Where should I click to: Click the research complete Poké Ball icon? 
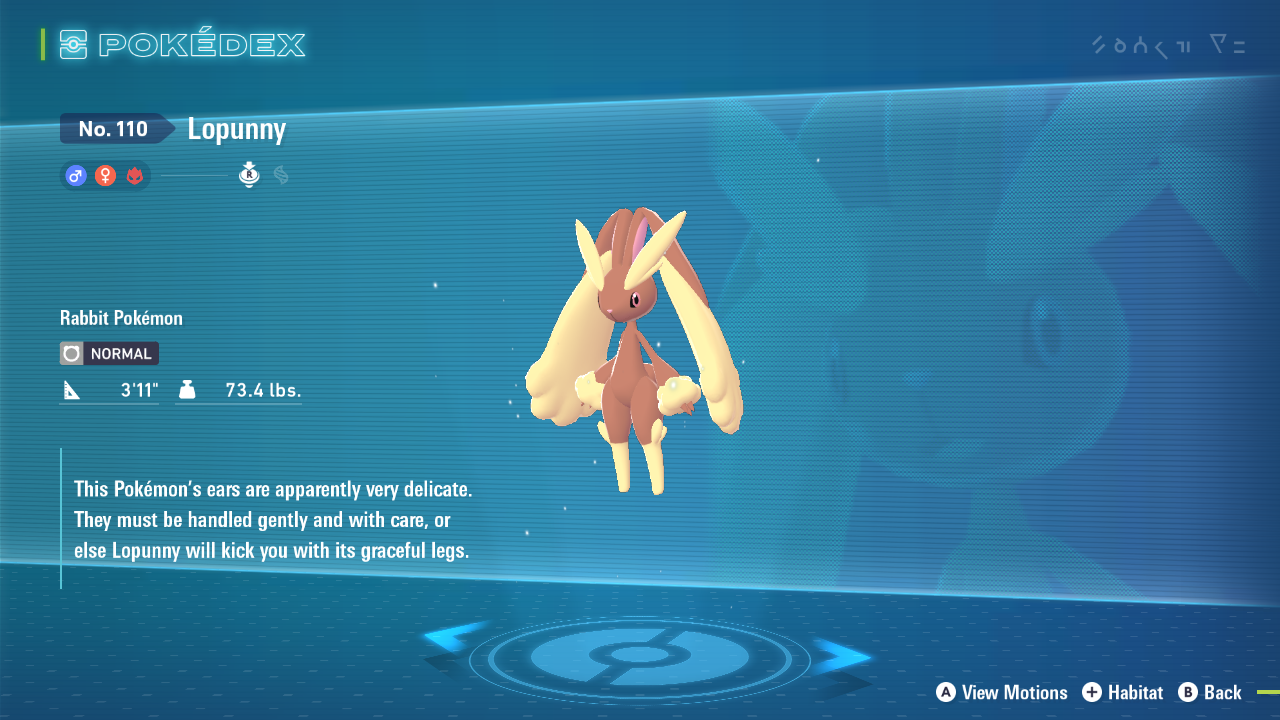coord(248,175)
